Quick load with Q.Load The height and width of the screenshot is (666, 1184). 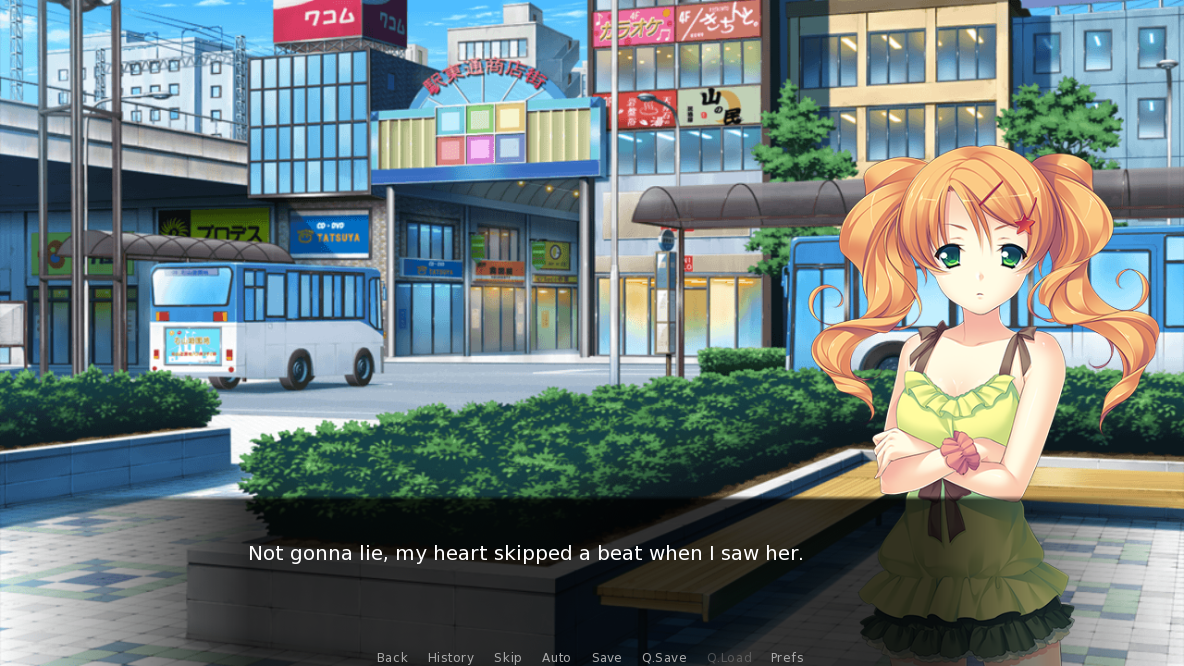[x=729, y=657]
